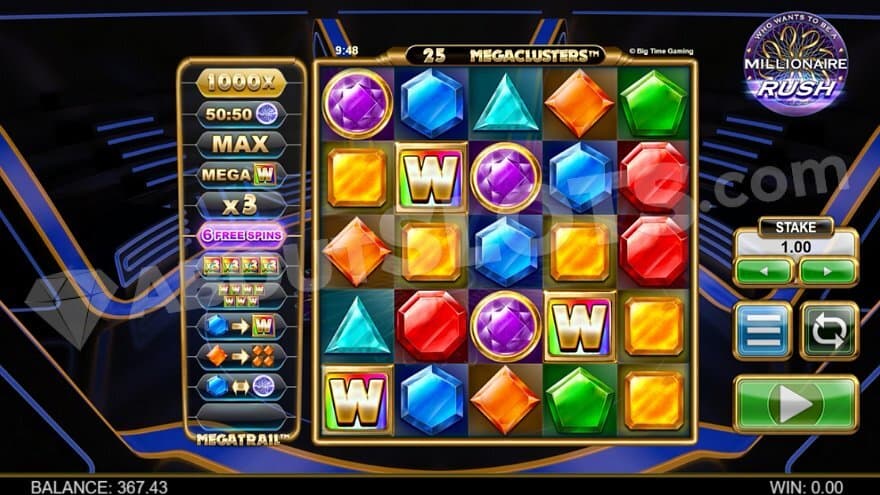Open the blue hamburger menu

(762, 331)
